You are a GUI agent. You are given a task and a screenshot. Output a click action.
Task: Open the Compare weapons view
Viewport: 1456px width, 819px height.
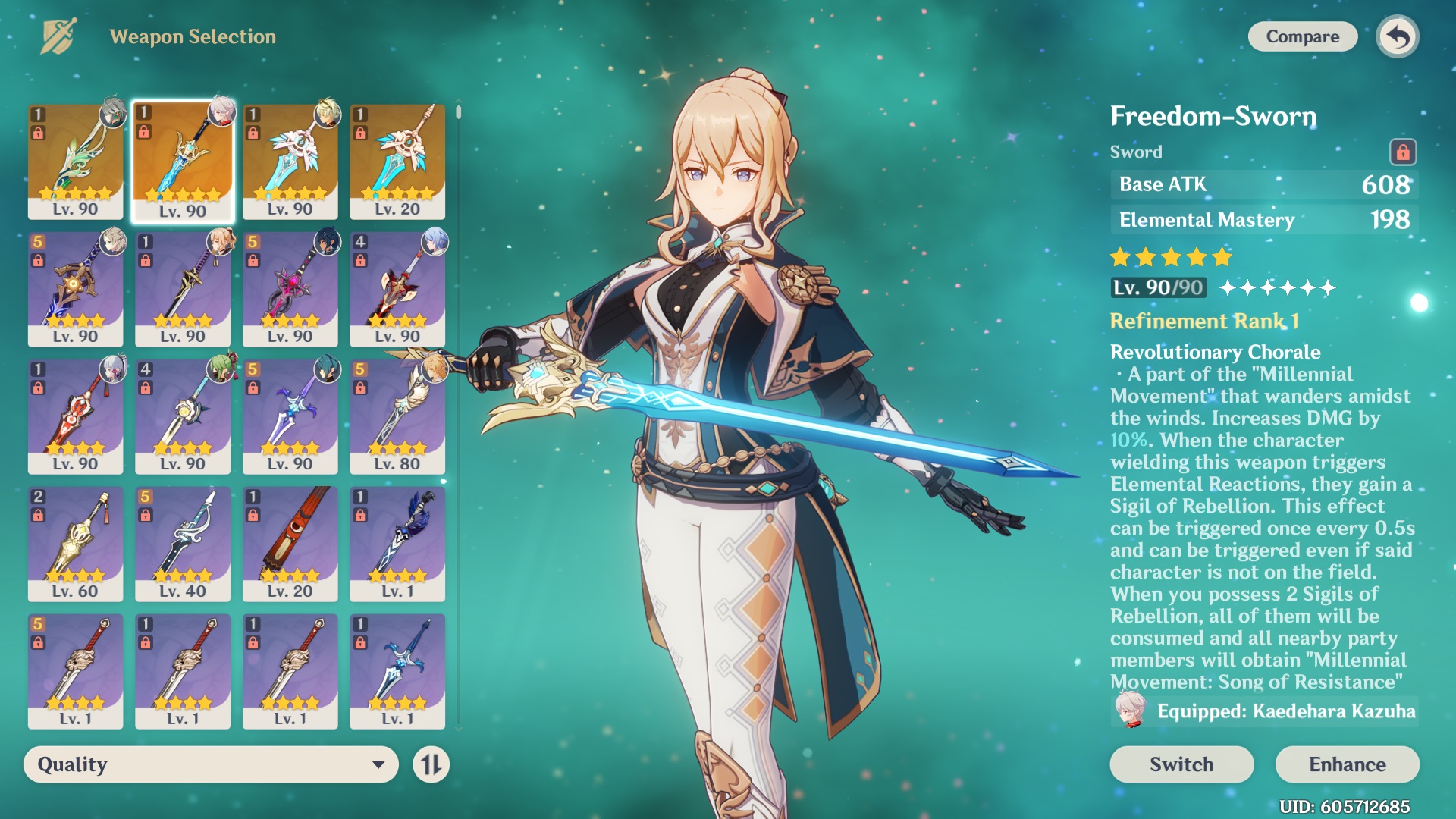pyautogui.click(x=1302, y=36)
